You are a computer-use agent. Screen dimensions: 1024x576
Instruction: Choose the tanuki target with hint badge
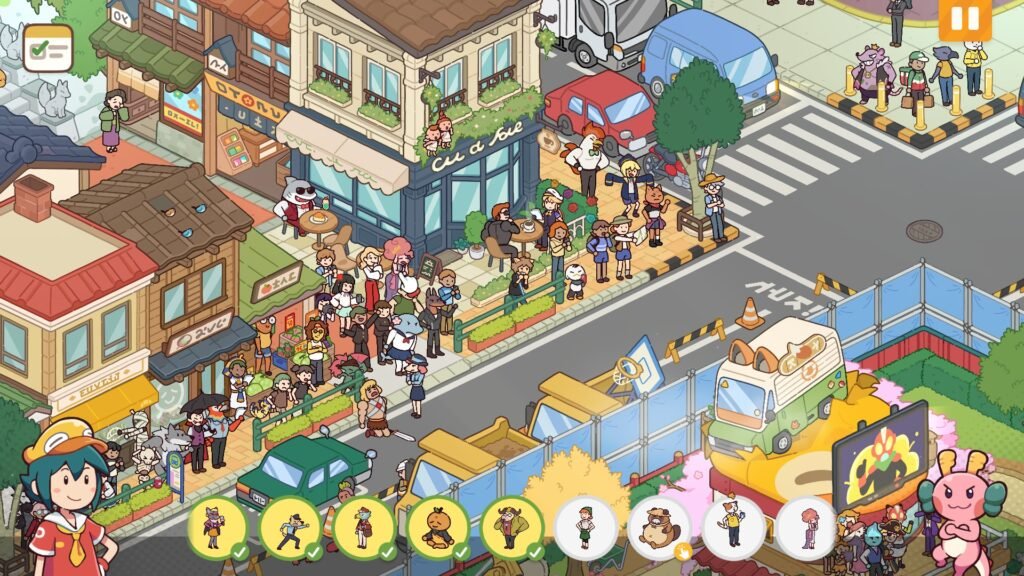pyautogui.click(x=660, y=527)
